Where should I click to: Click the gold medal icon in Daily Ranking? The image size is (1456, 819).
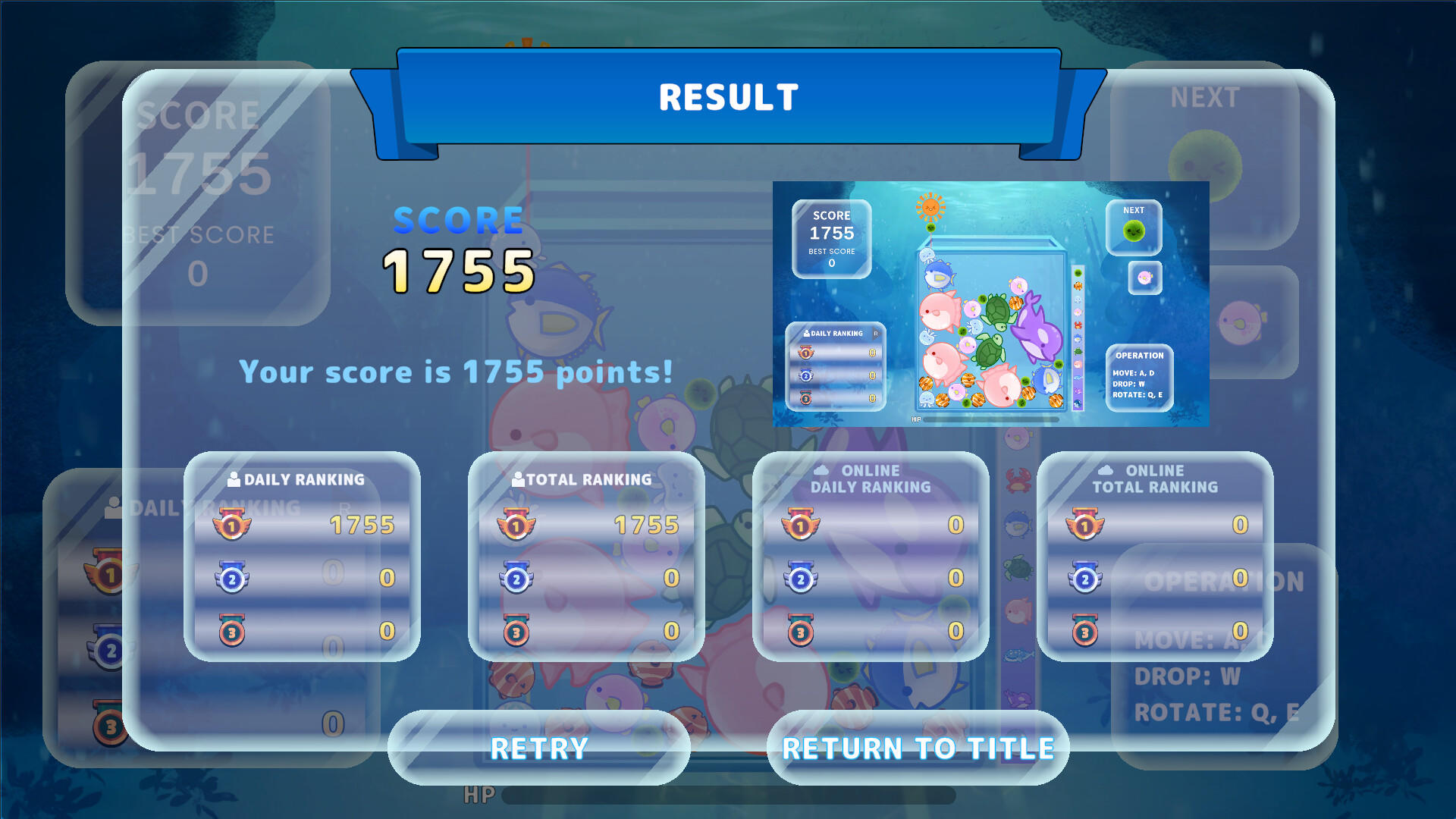[x=232, y=526]
